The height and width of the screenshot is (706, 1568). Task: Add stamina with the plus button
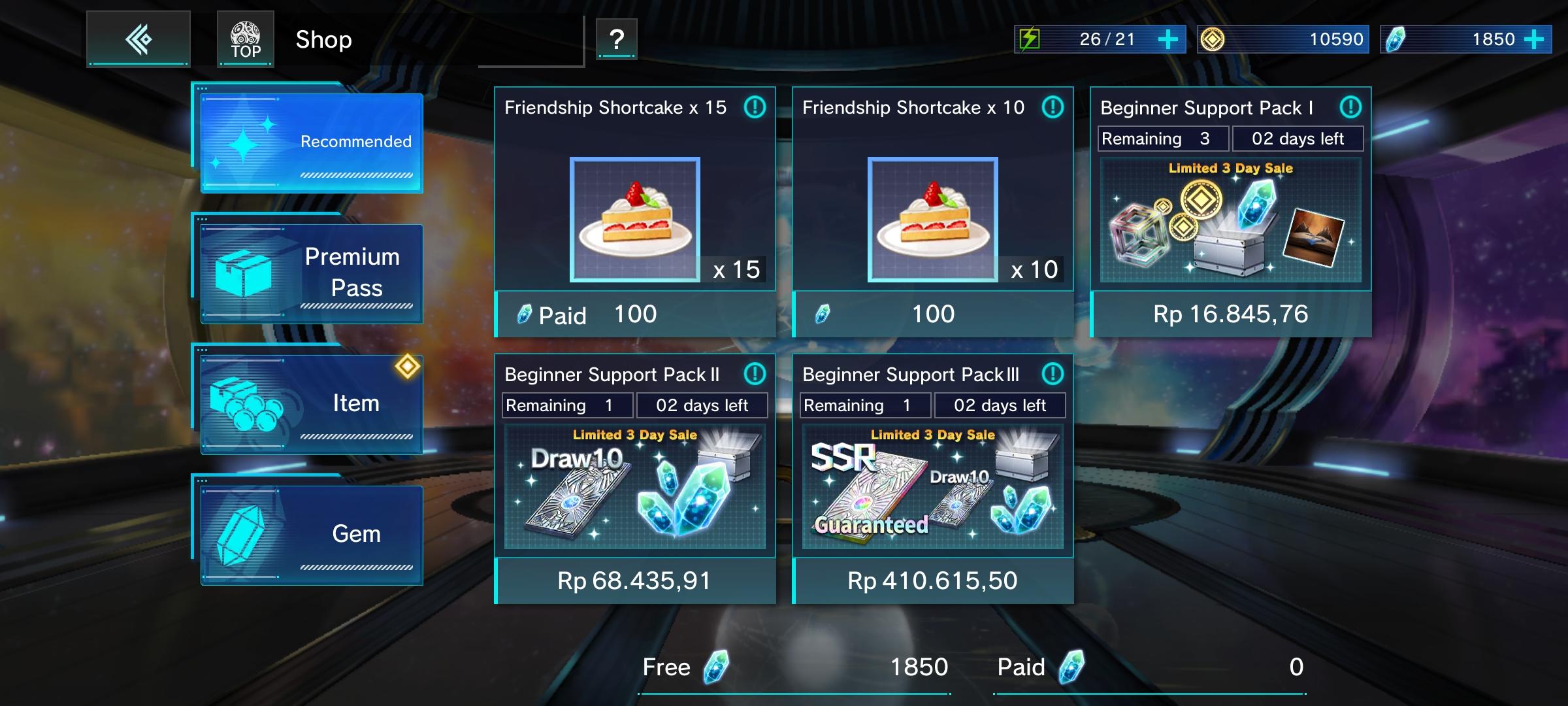click(x=1168, y=39)
